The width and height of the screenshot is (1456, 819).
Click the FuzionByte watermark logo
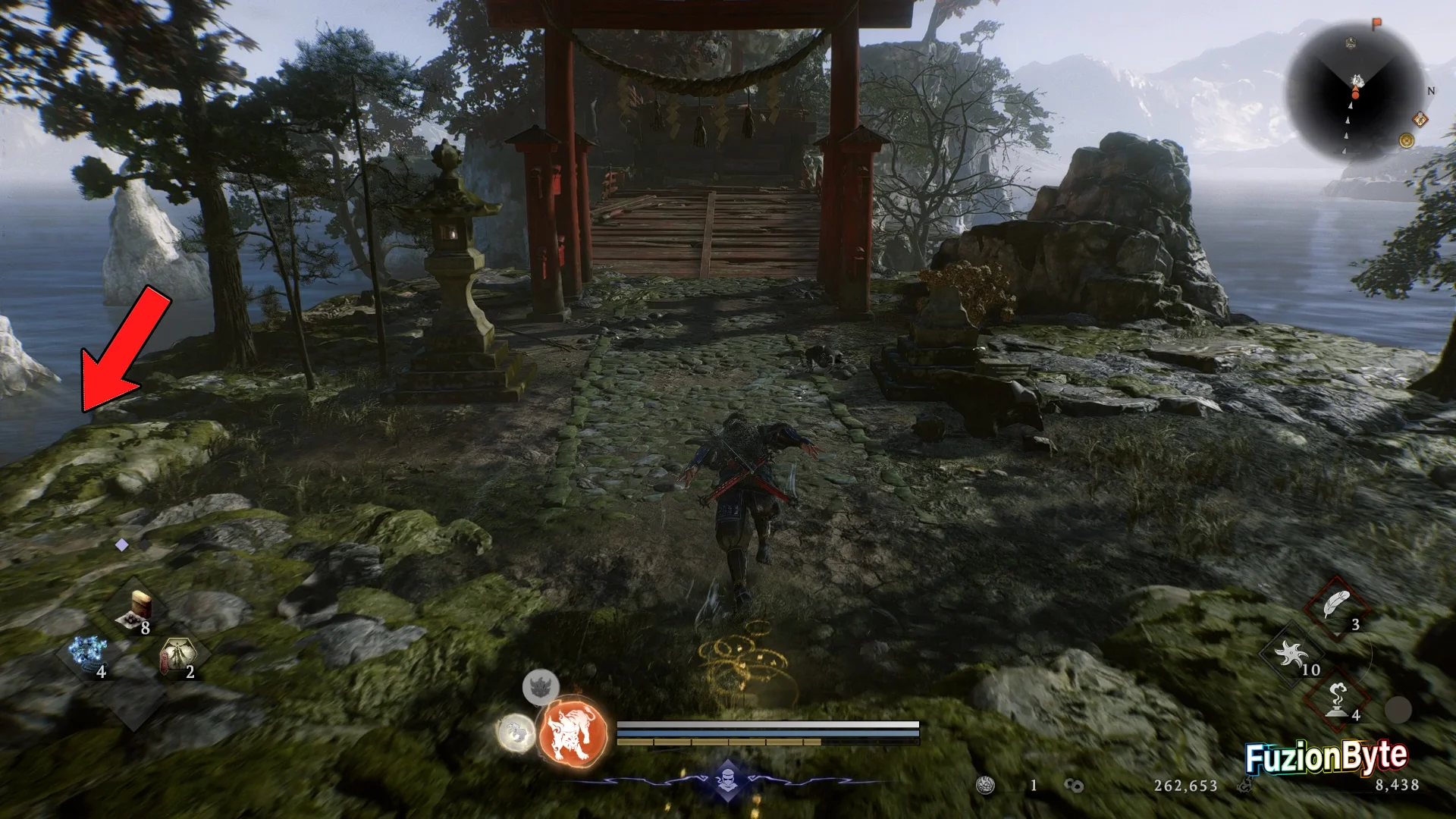(1326, 757)
